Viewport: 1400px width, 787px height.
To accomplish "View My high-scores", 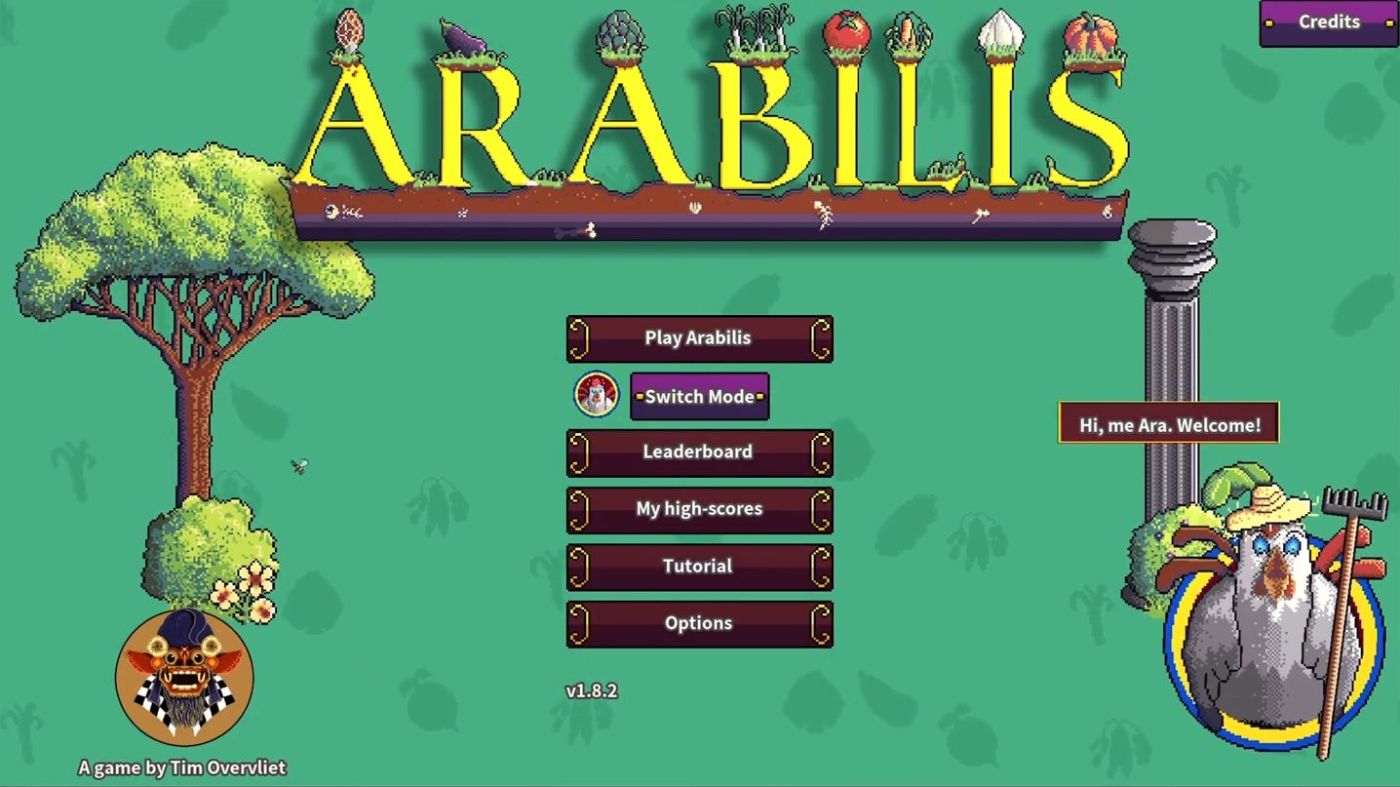I will pyautogui.click(x=699, y=509).
